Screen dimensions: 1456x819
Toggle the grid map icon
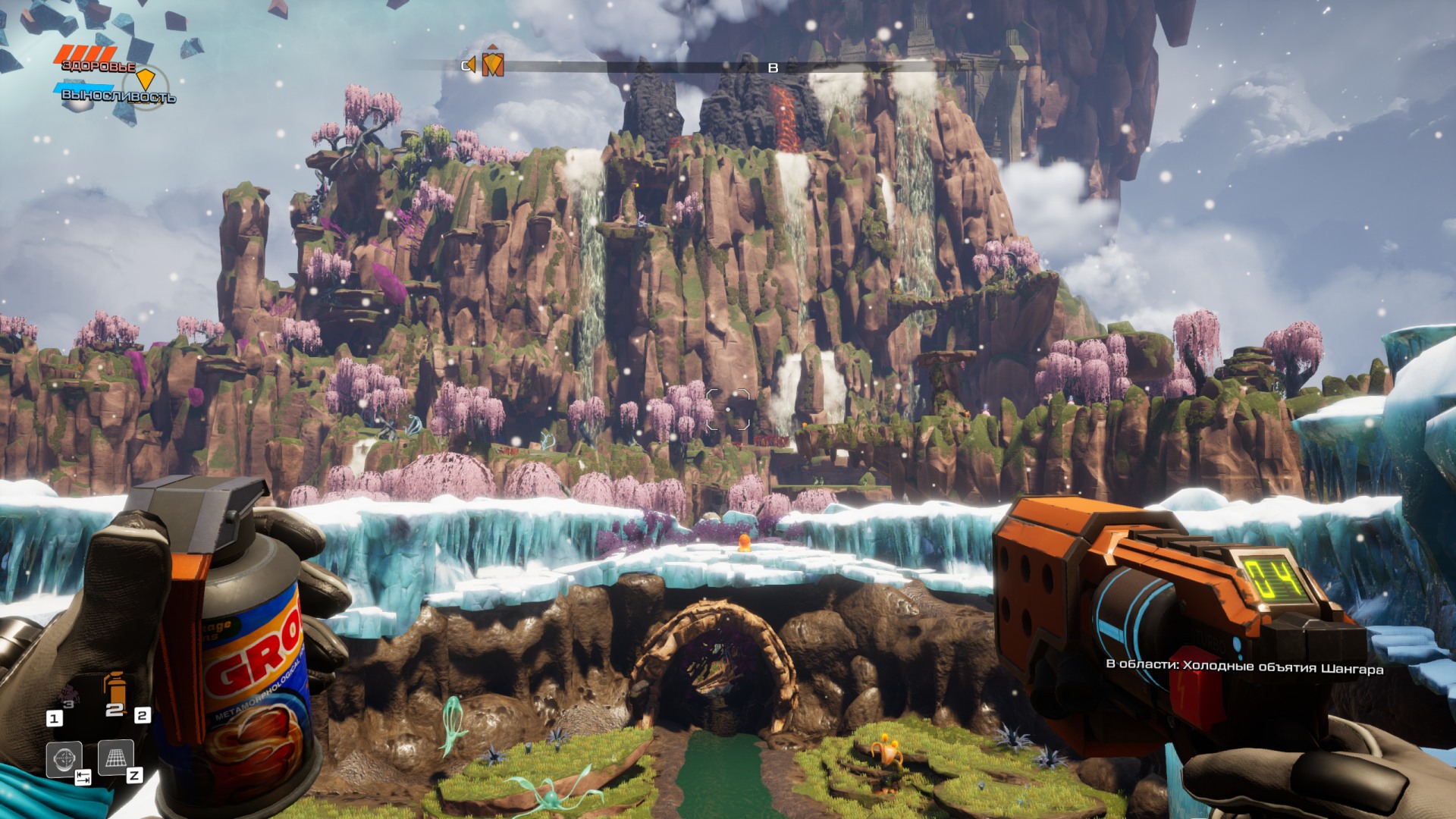pos(116,758)
